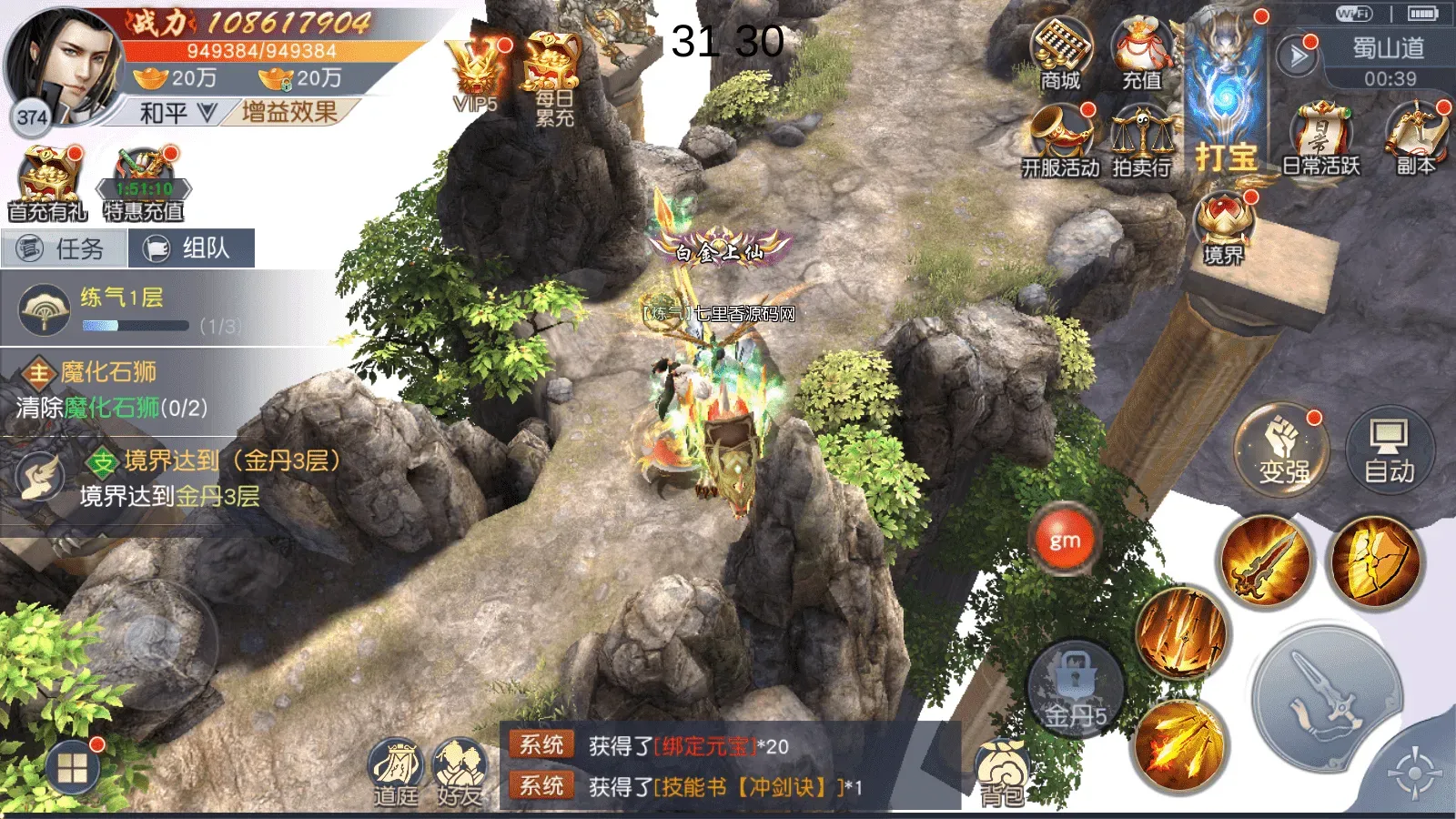Image resolution: width=1456 pixels, height=819 pixels.
Task: Open the 好友 friends list
Action: (x=459, y=773)
